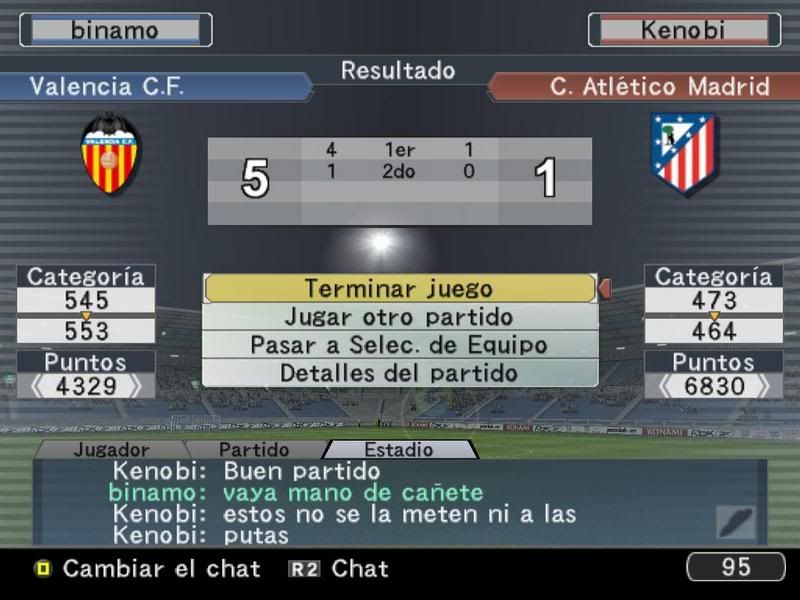This screenshot has width=800, height=600.
Task: Click the pencil chat compose icon
Action: [x=736, y=523]
